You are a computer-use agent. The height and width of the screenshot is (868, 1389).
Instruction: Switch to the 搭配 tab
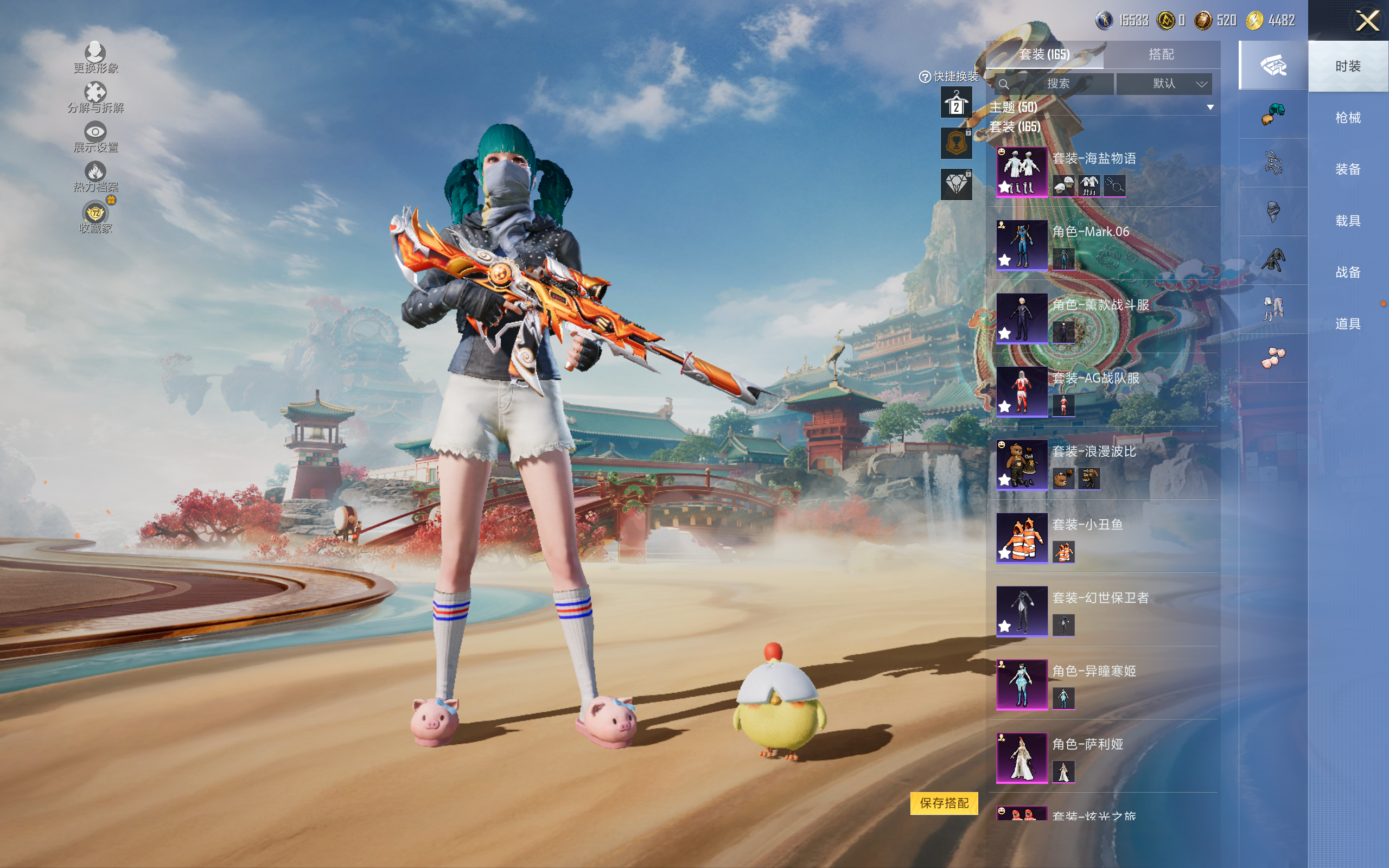coord(1161,55)
